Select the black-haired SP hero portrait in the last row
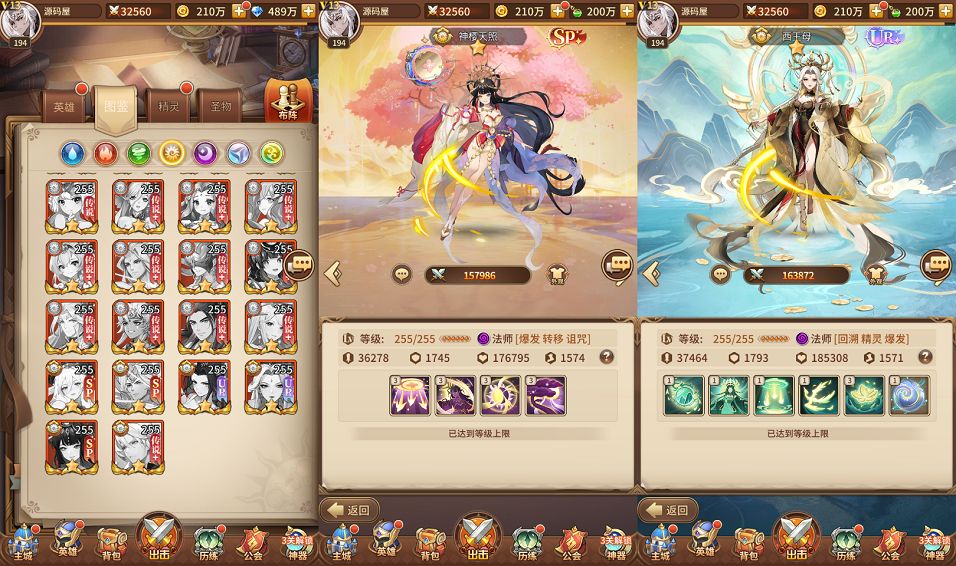The height and width of the screenshot is (566, 956). point(71,447)
